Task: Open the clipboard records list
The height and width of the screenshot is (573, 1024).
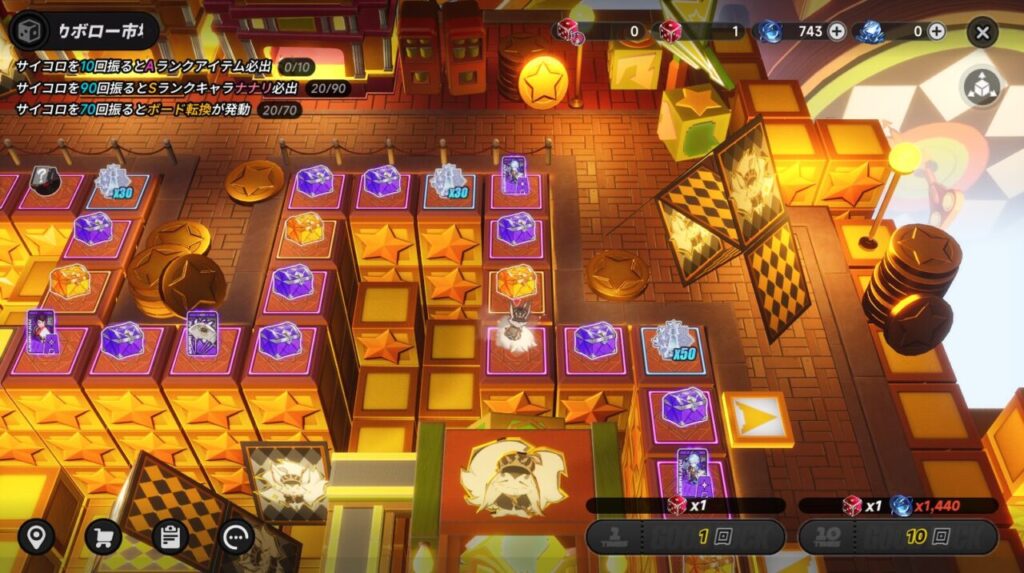Action: 170,537
